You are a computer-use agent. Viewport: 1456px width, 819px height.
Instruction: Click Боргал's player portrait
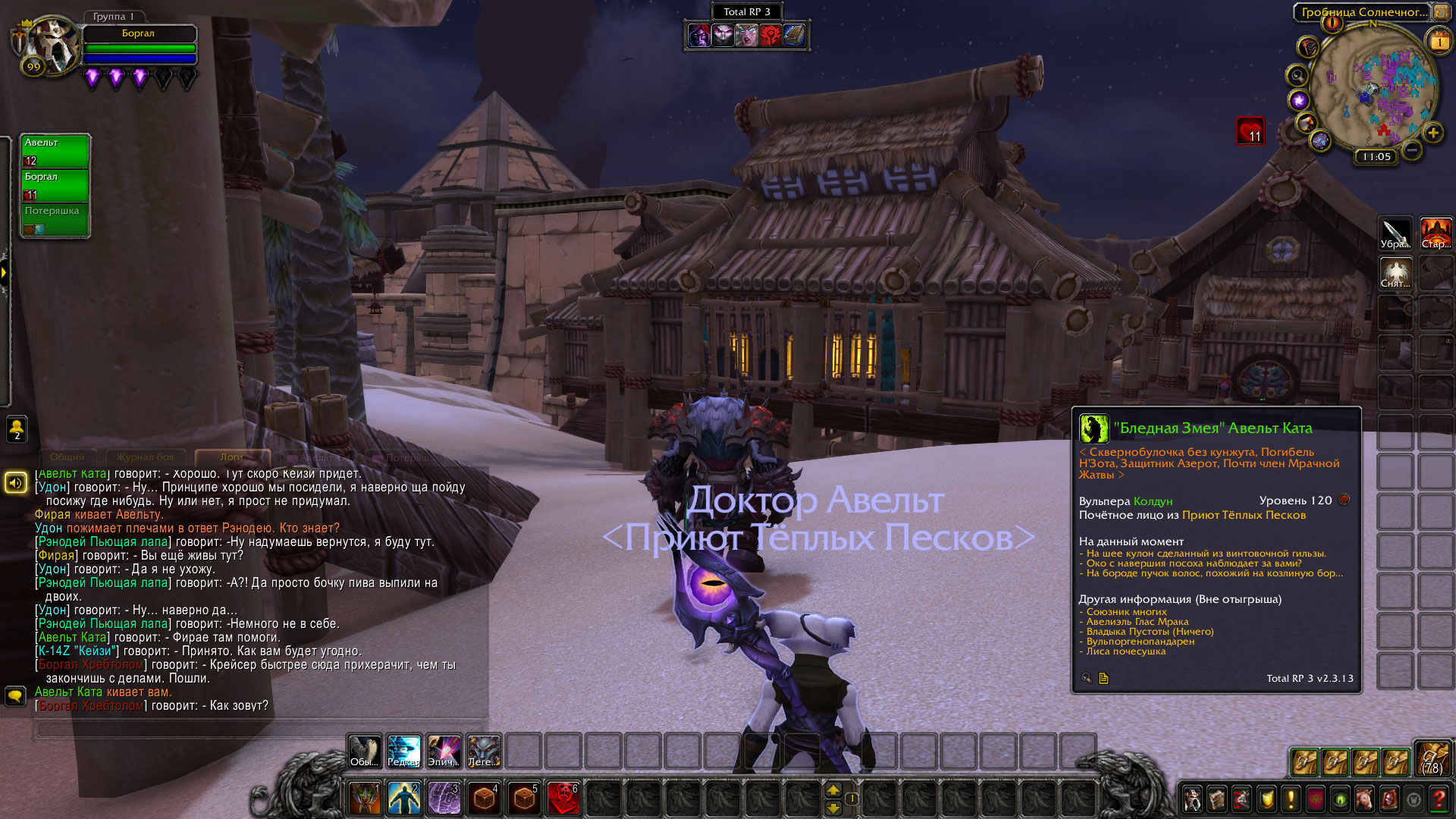(x=50, y=44)
